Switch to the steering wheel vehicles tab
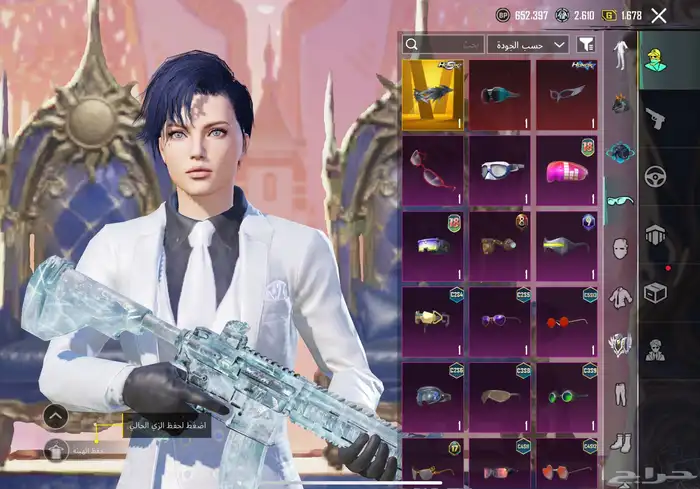 (656, 177)
